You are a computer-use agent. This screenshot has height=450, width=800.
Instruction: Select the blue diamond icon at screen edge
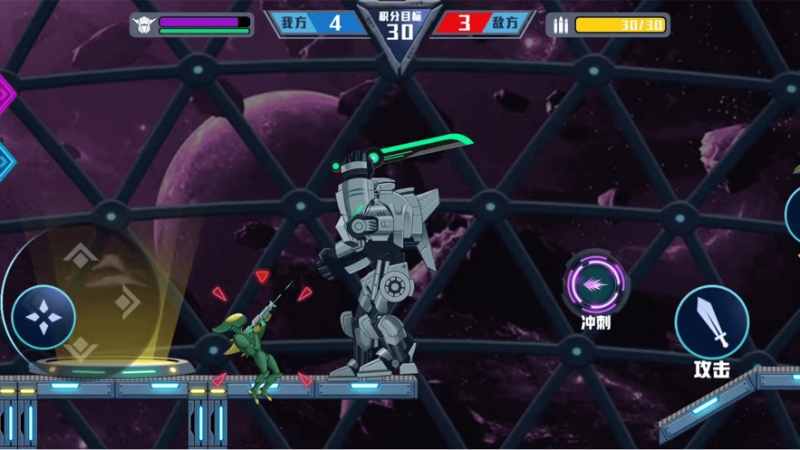click(5, 160)
